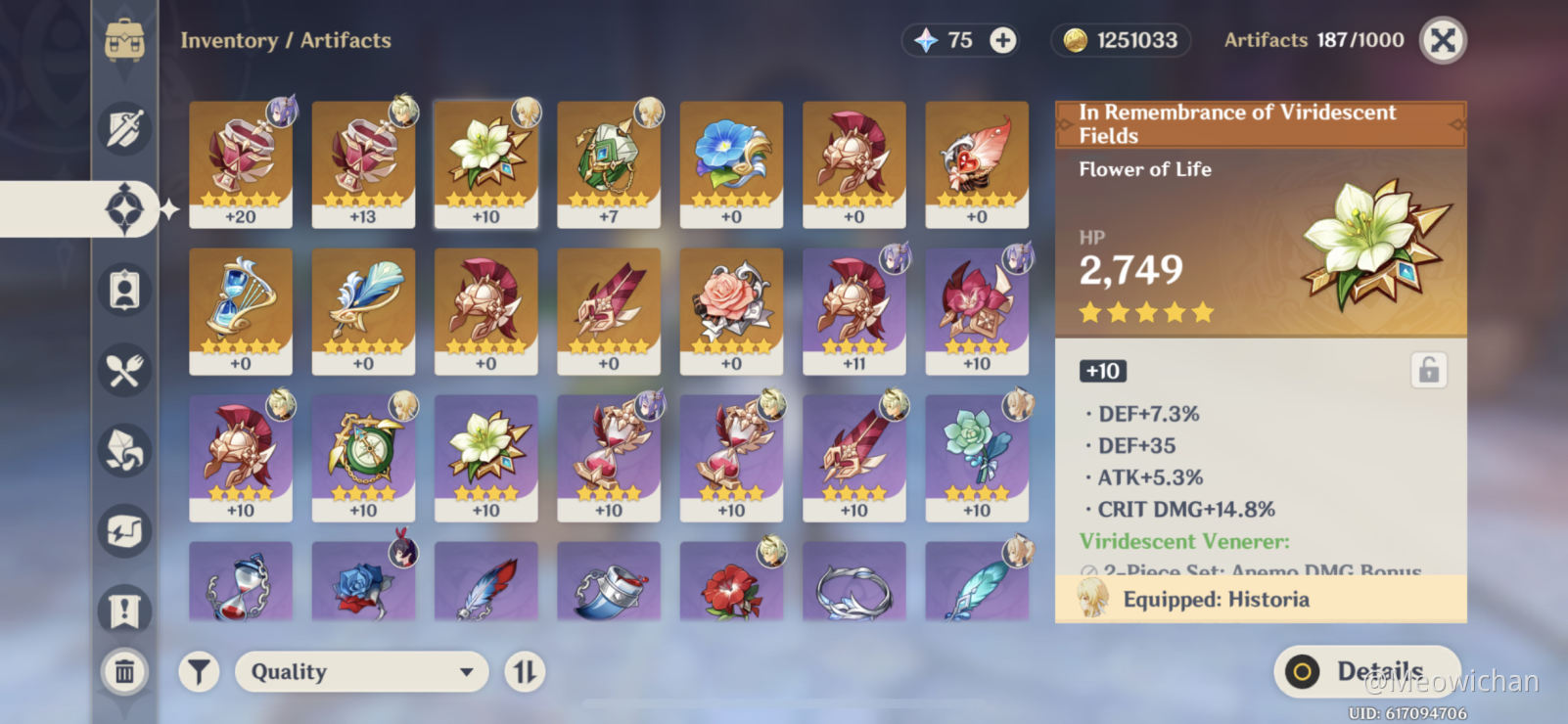Select the +11 helmet artifact
Viewport: 1568px width, 724px height.
pos(853,311)
